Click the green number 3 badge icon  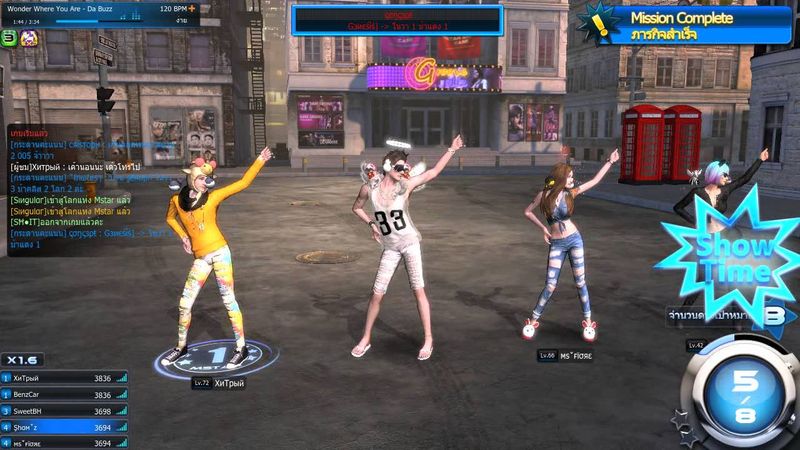click(9, 37)
